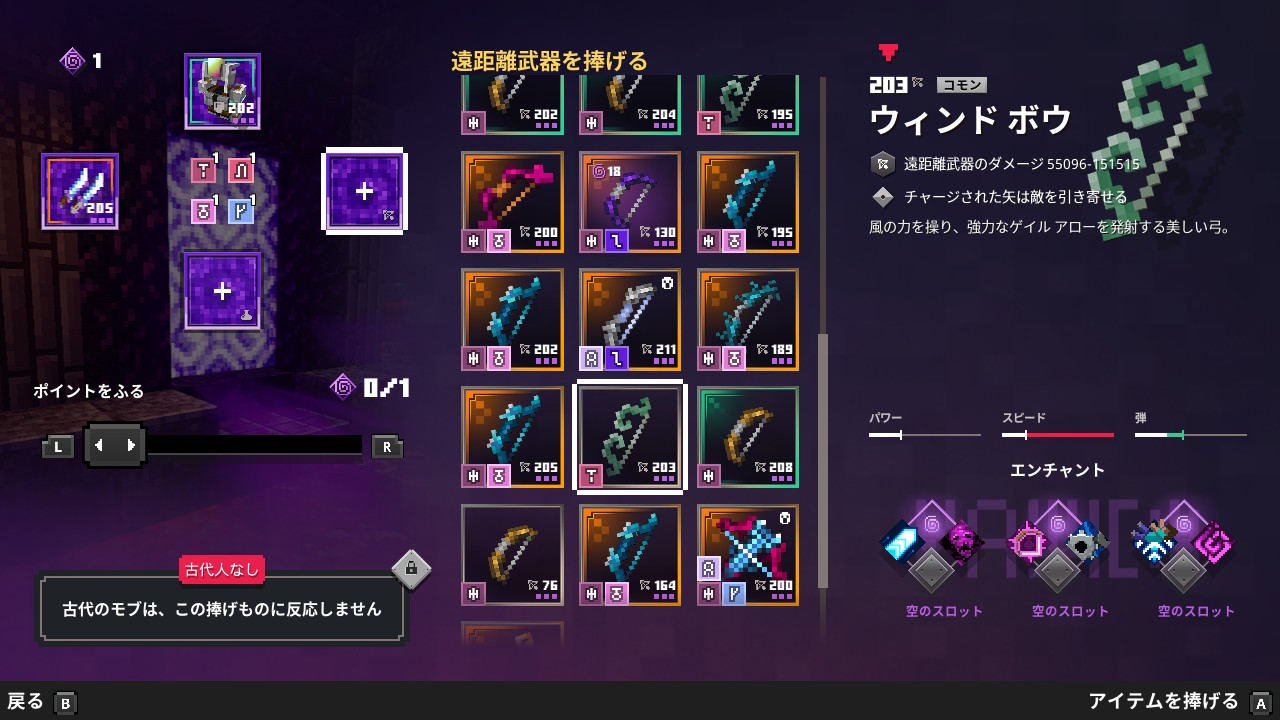Click the highlighted empty ranged weapon offering slot

364,191
